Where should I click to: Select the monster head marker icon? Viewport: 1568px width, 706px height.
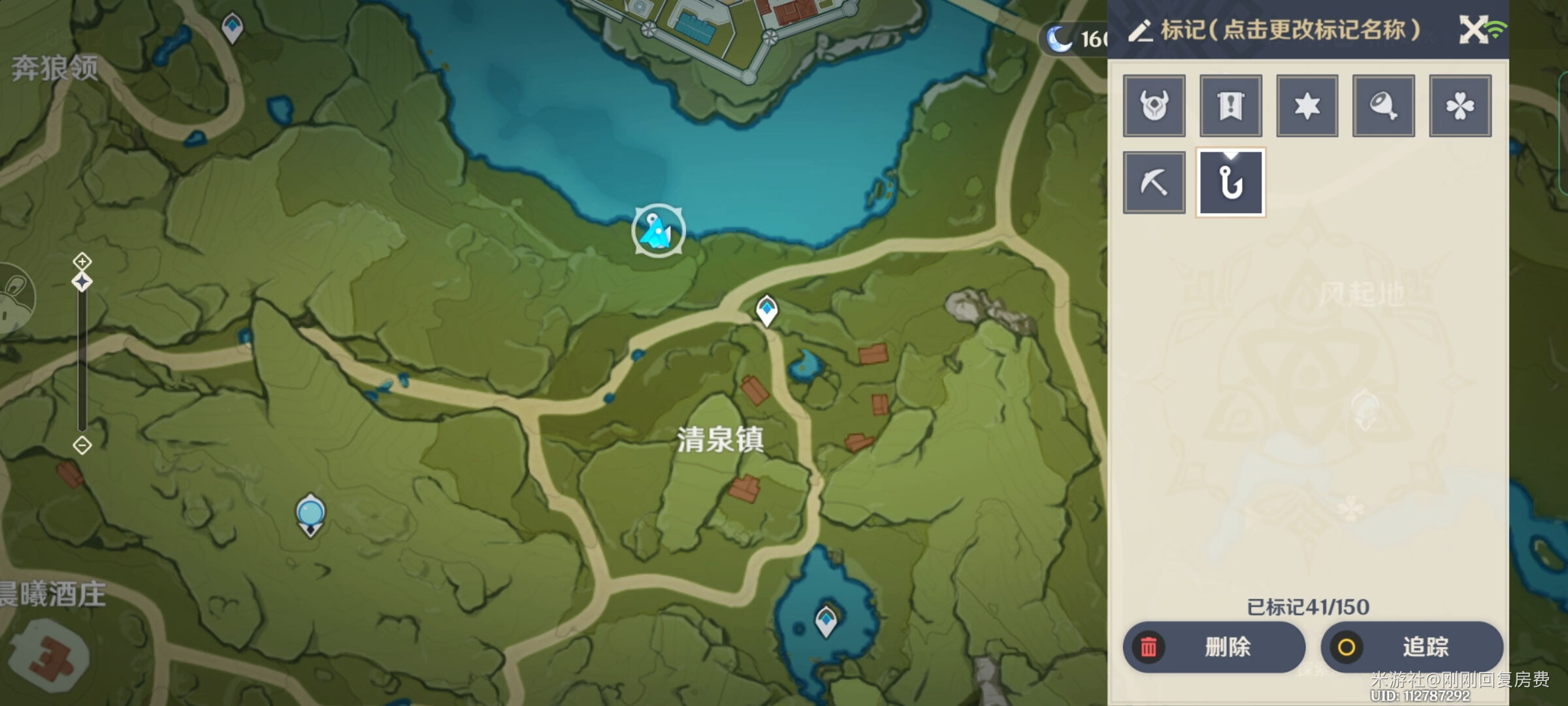click(1154, 106)
